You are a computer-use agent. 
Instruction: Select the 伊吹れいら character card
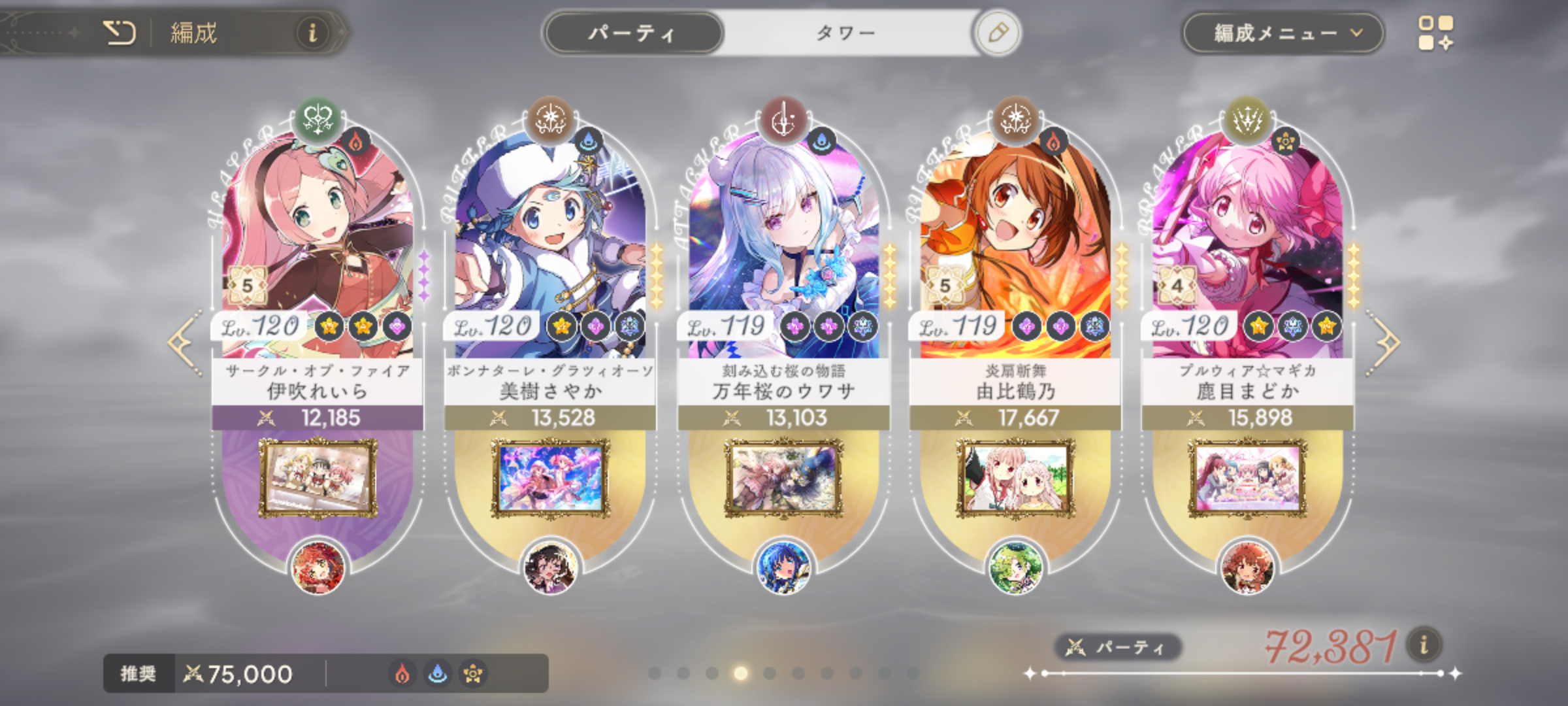click(318, 248)
